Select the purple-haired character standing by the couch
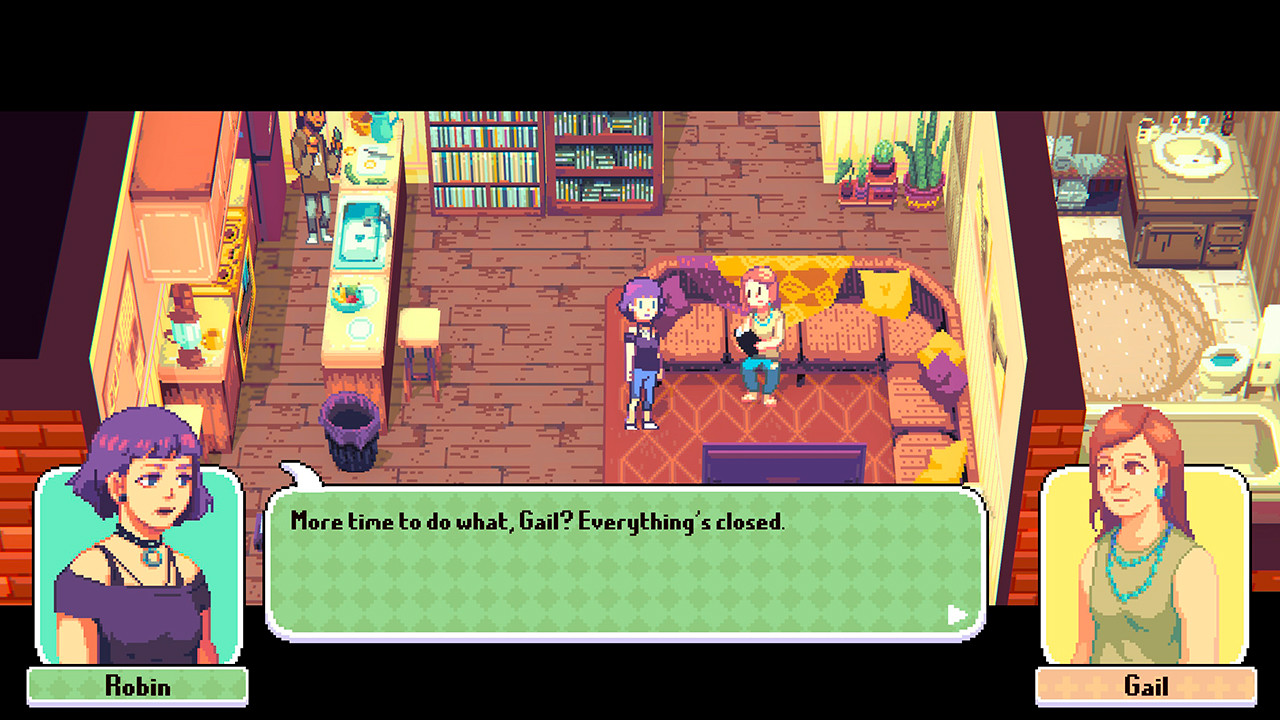 coord(642,350)
